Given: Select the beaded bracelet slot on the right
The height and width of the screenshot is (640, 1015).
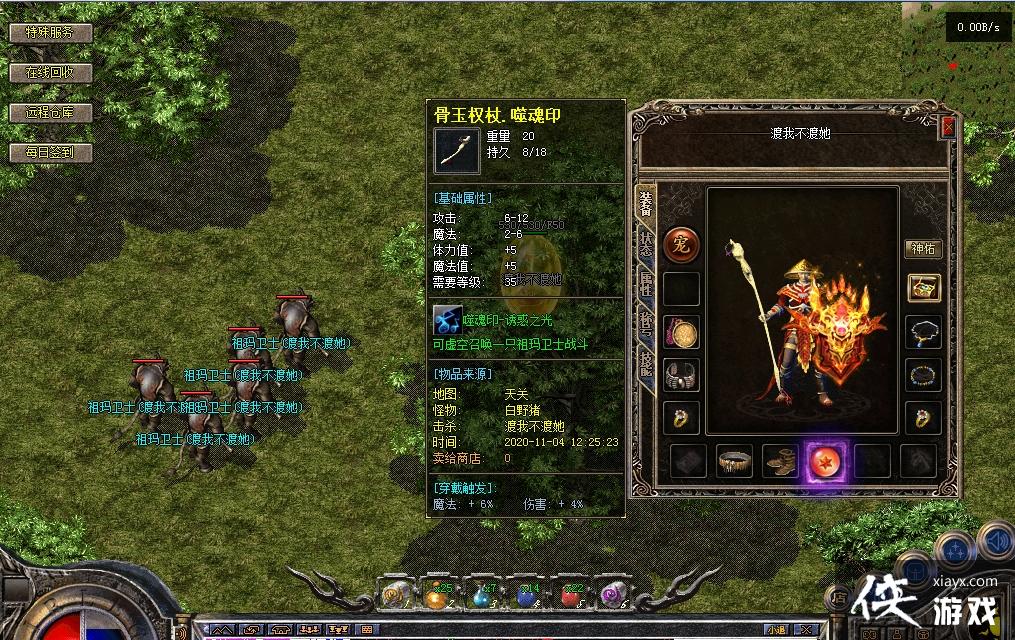Looking at the screenshot, I should coord(923,375).
